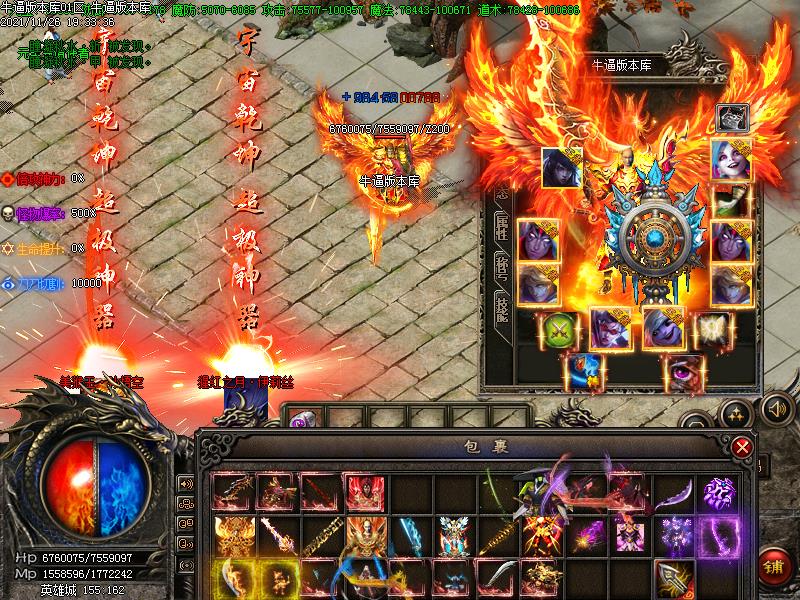Click the green boot equipment slot
This screenshot has height=600, width=800.
click(x=731, y=200)
